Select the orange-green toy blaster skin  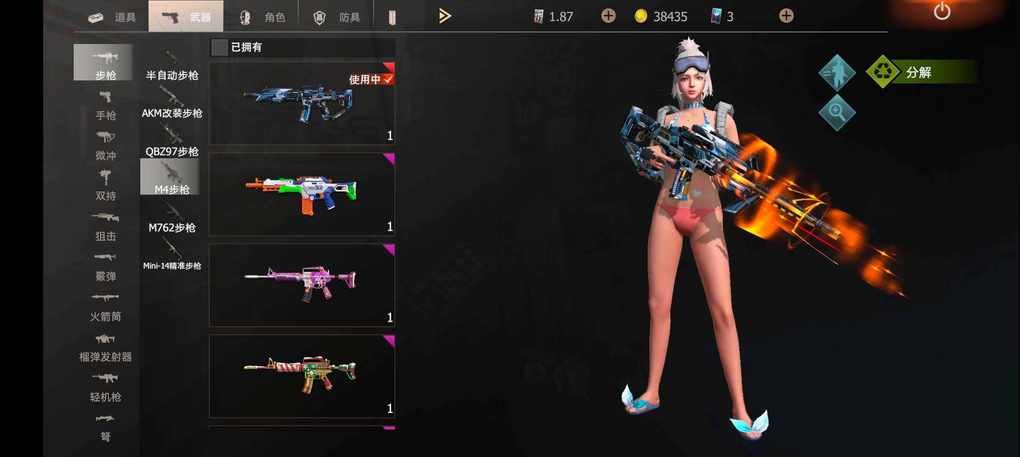301,194
